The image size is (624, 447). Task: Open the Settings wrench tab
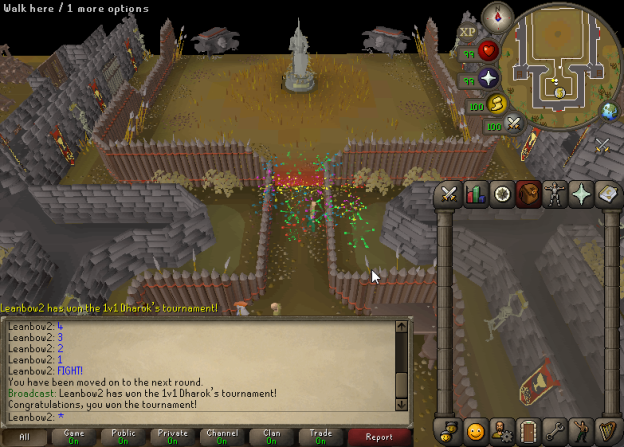(x=555, y=431)
